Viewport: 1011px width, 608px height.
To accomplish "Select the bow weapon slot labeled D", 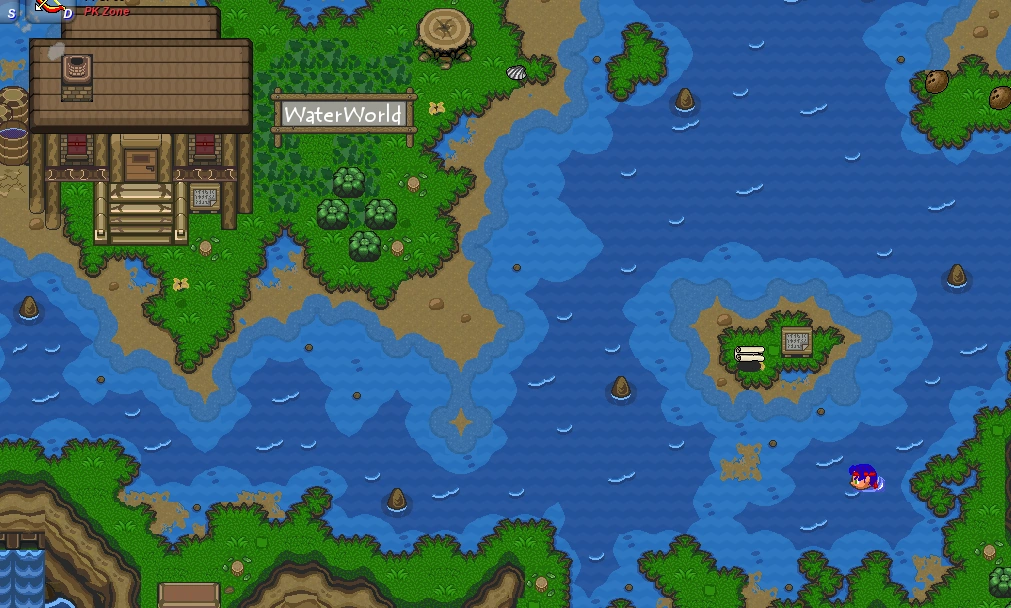I will click(52, 8).
